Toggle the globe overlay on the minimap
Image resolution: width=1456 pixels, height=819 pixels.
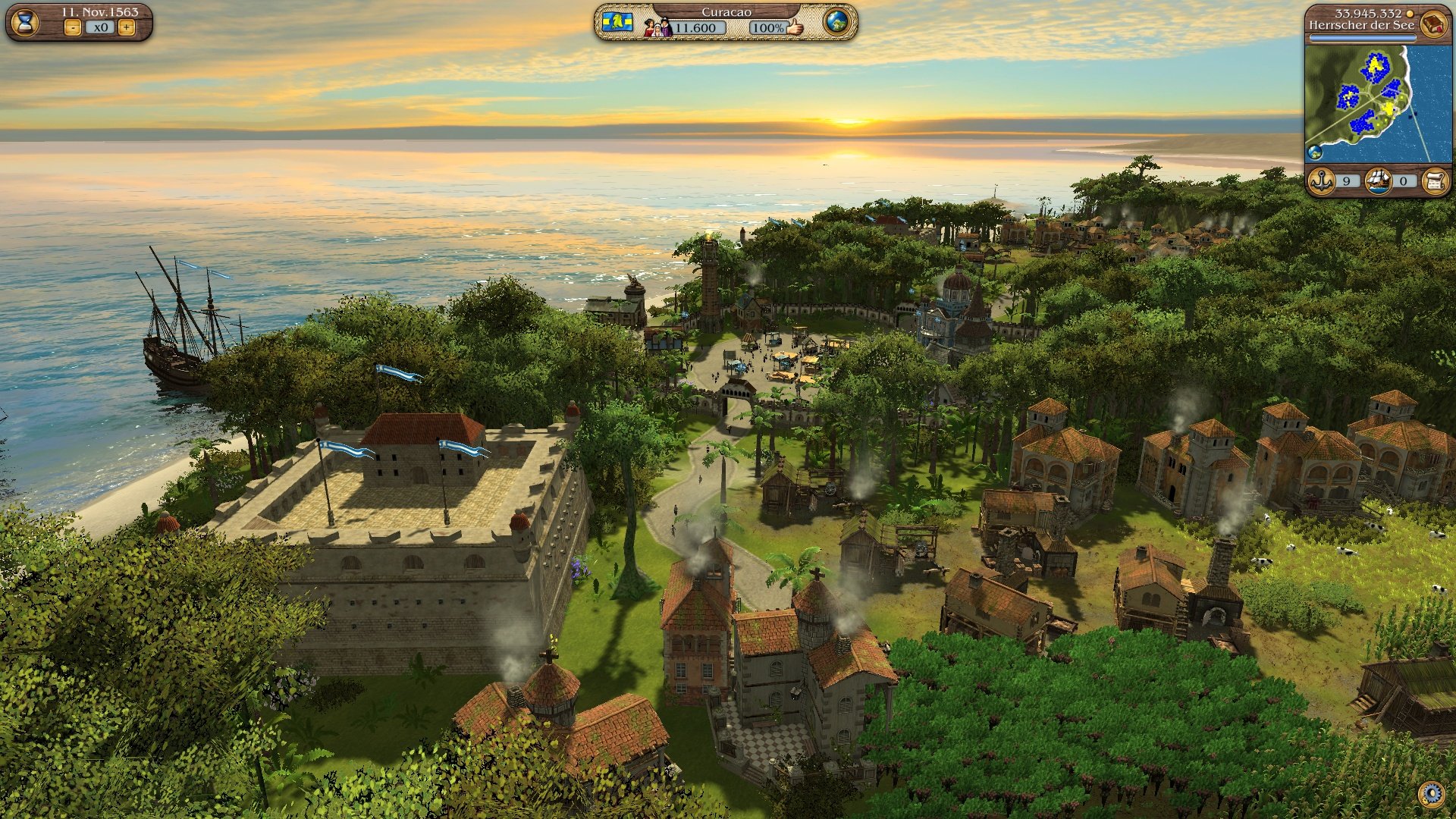(x=1315, y=152)
